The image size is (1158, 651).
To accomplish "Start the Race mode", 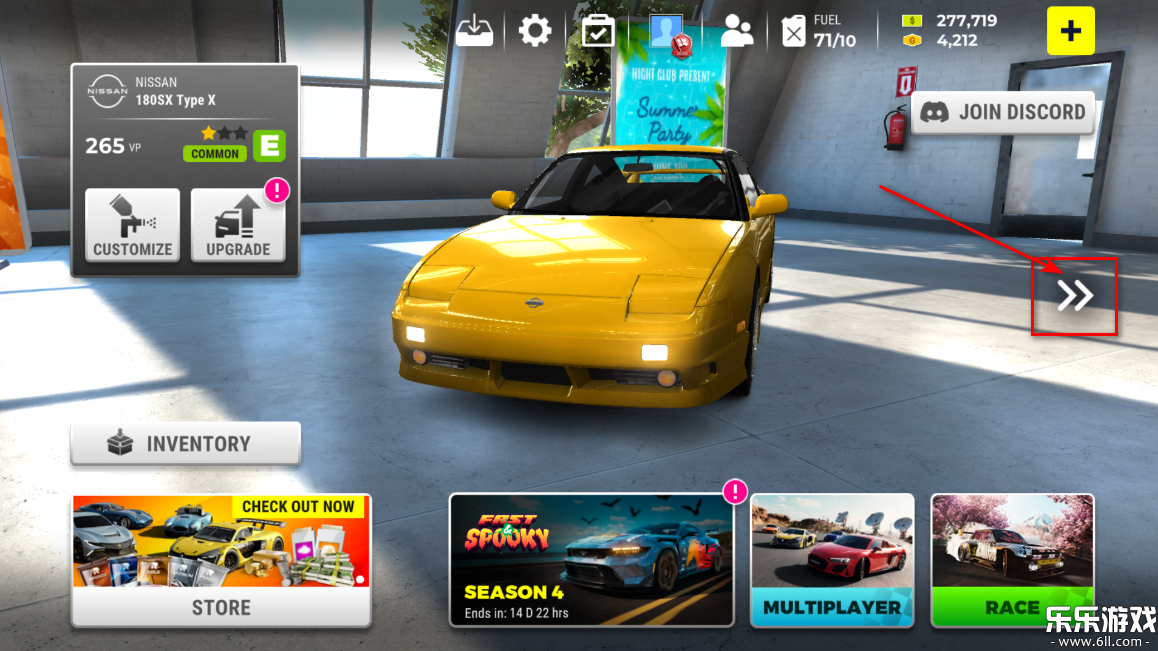I will 1012,559.
